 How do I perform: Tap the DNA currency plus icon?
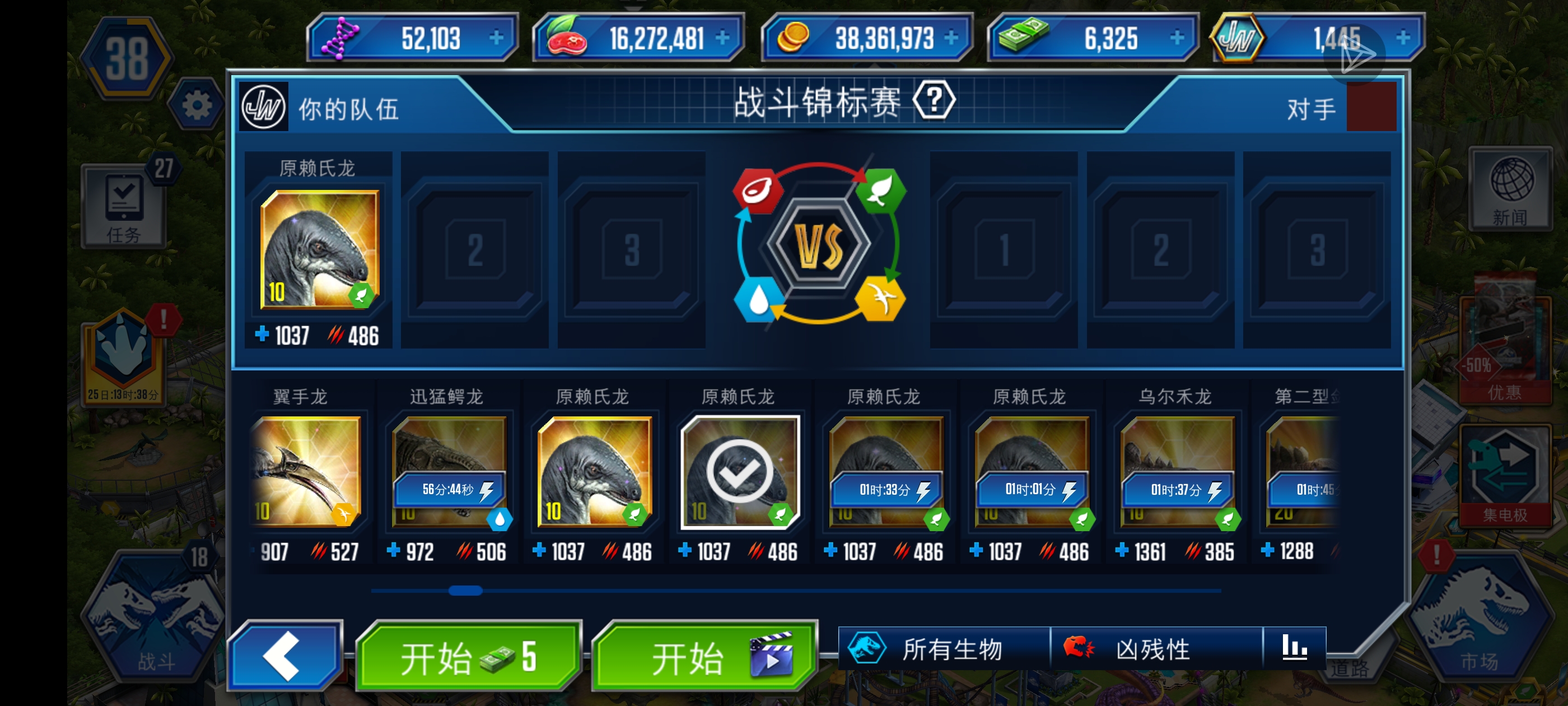(498, 38)
